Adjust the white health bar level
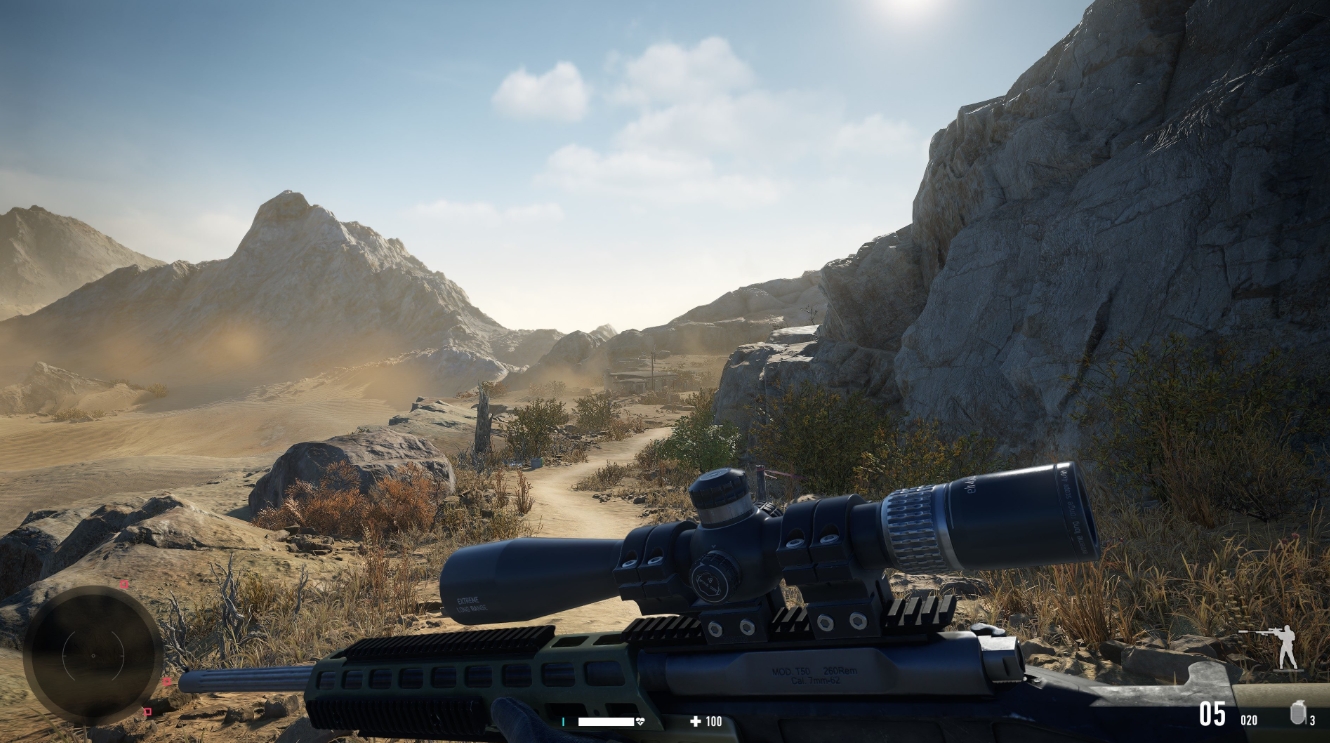1330x743 pixels. [x=606, y=721]
